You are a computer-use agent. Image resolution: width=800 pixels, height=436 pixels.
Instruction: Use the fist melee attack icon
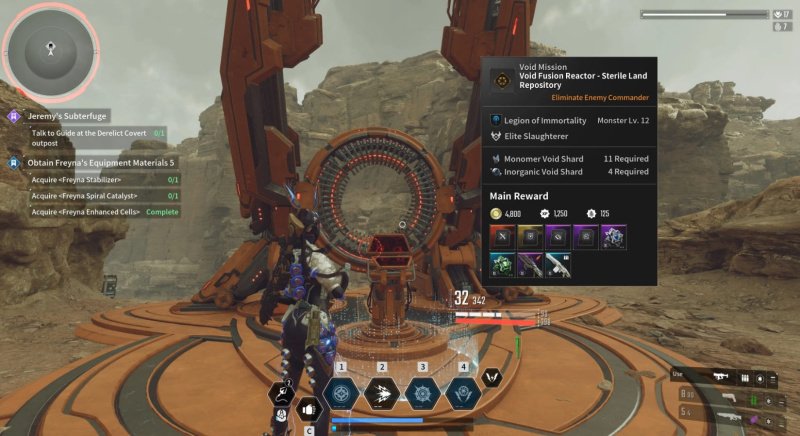pyautogui.click(x=308, y=409)
